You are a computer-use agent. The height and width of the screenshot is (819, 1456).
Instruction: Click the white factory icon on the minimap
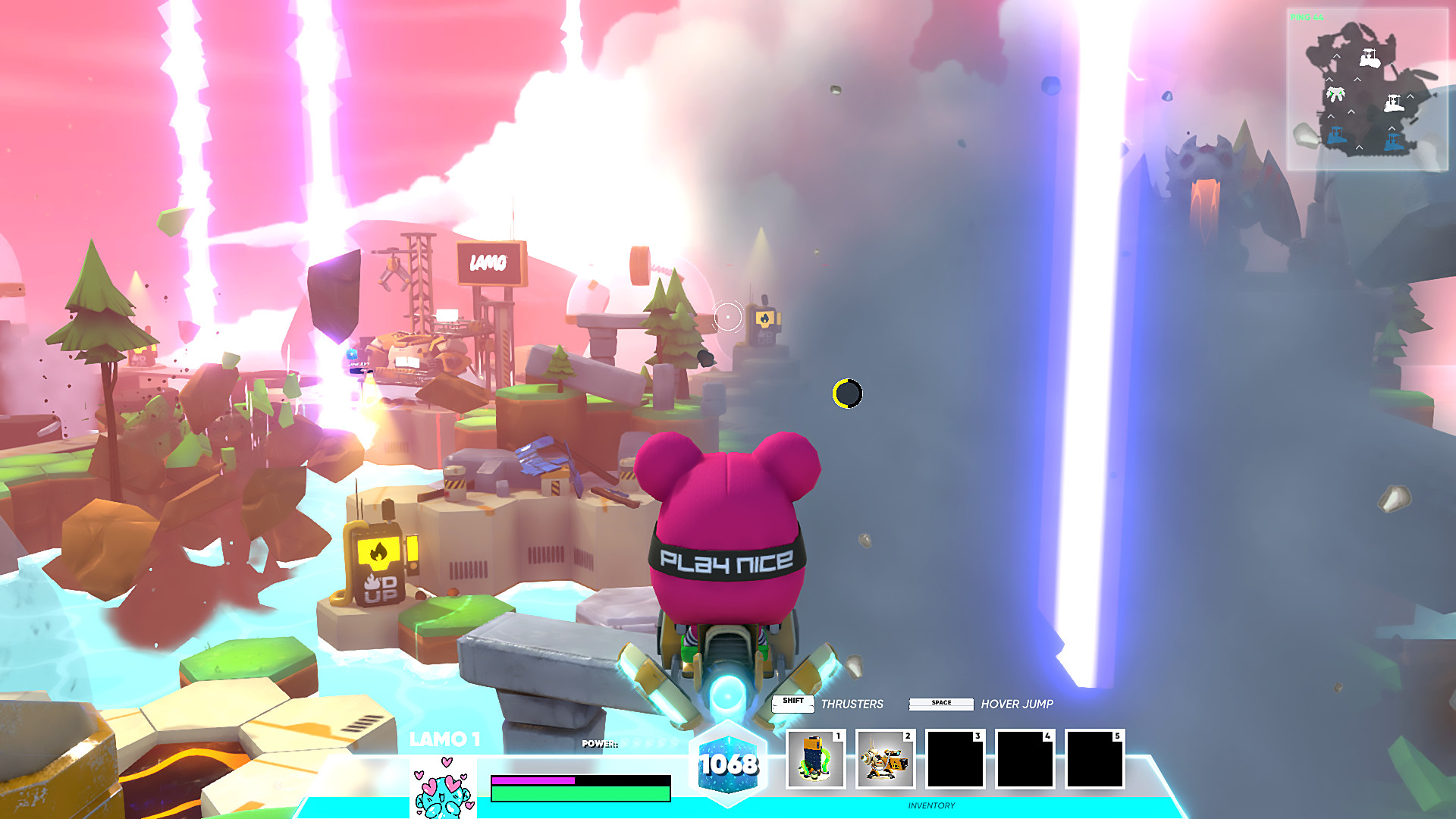[x=1370, y=58]
